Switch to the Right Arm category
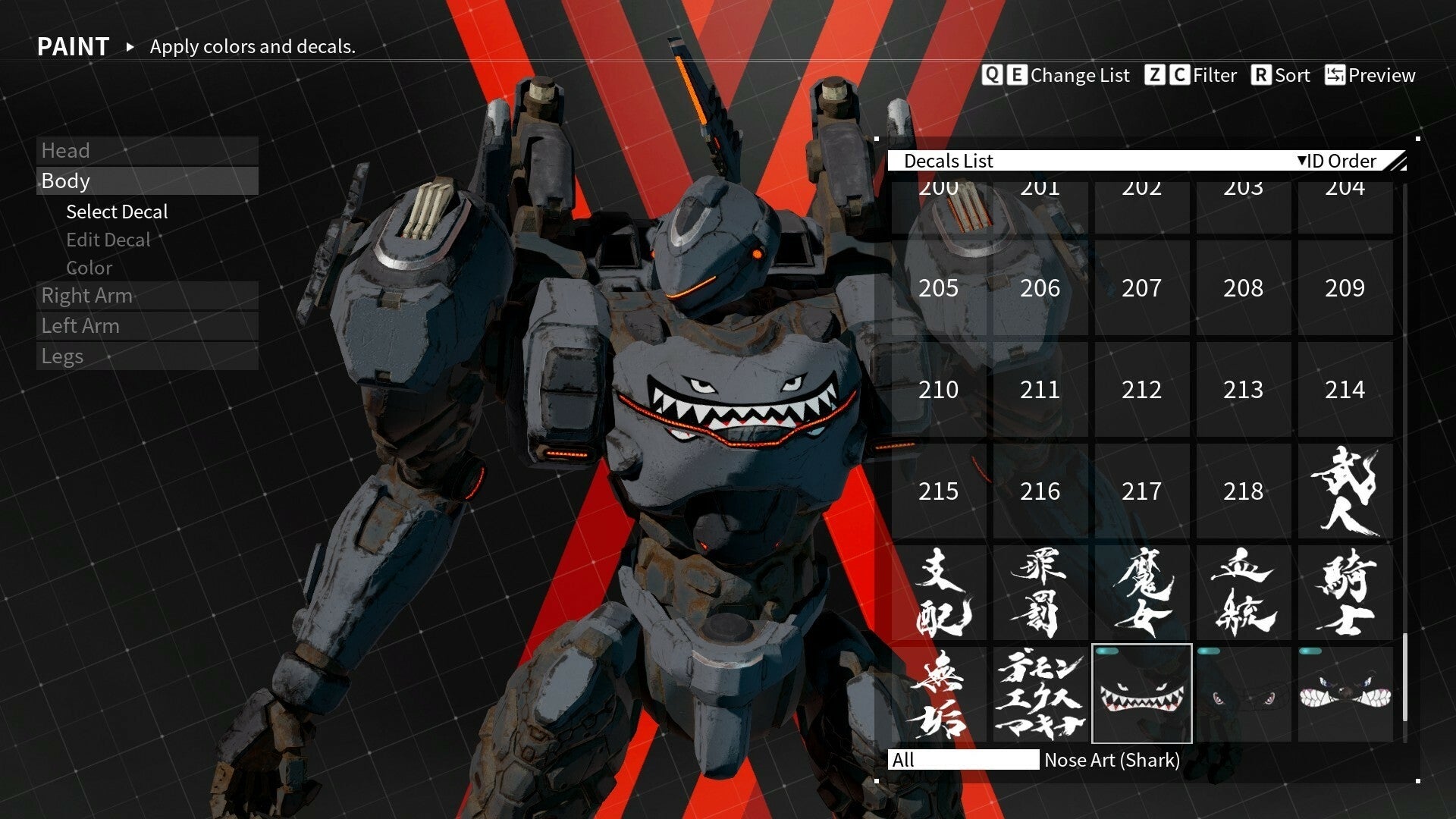 [86, 296]
